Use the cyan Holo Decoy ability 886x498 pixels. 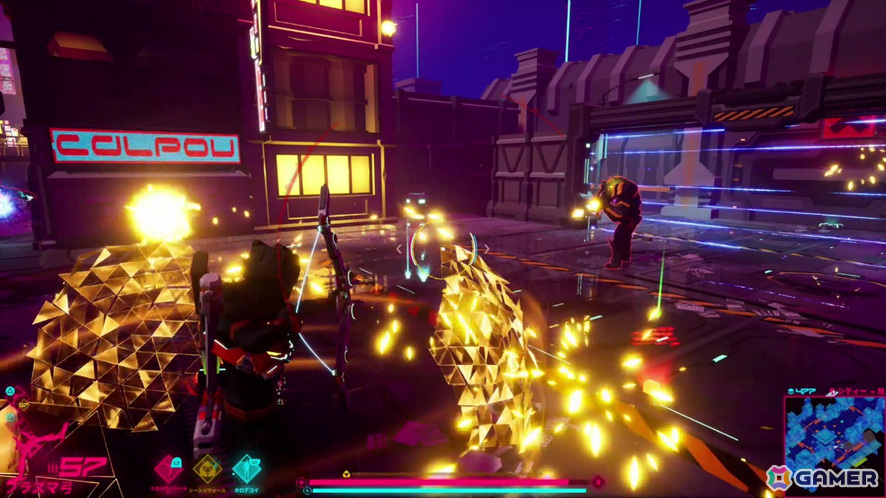(x=246, y=467)
